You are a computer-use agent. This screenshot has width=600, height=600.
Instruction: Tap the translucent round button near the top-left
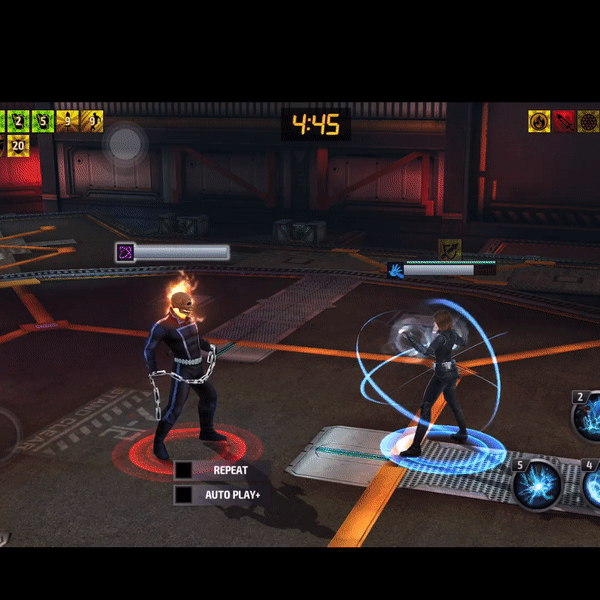click(126, 143)
